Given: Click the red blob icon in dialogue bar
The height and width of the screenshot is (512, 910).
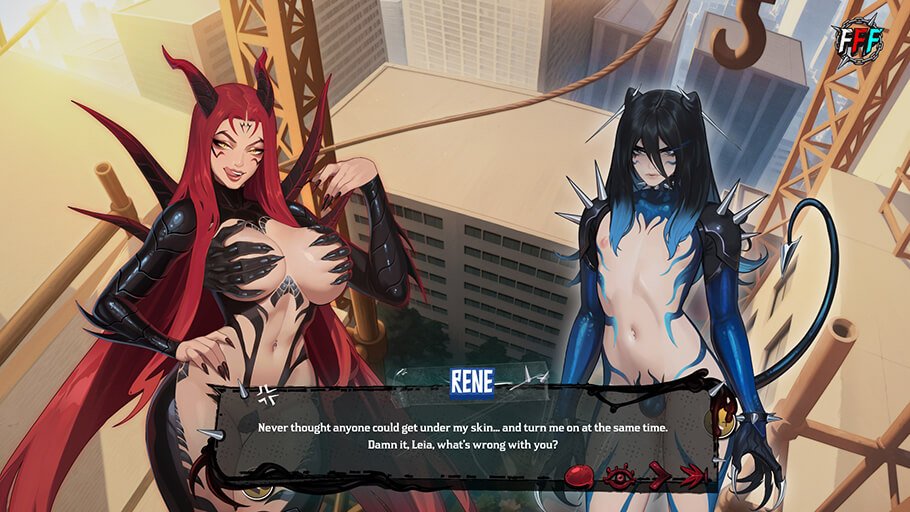Looking at the screenshot, I should [x=578, y=476].
